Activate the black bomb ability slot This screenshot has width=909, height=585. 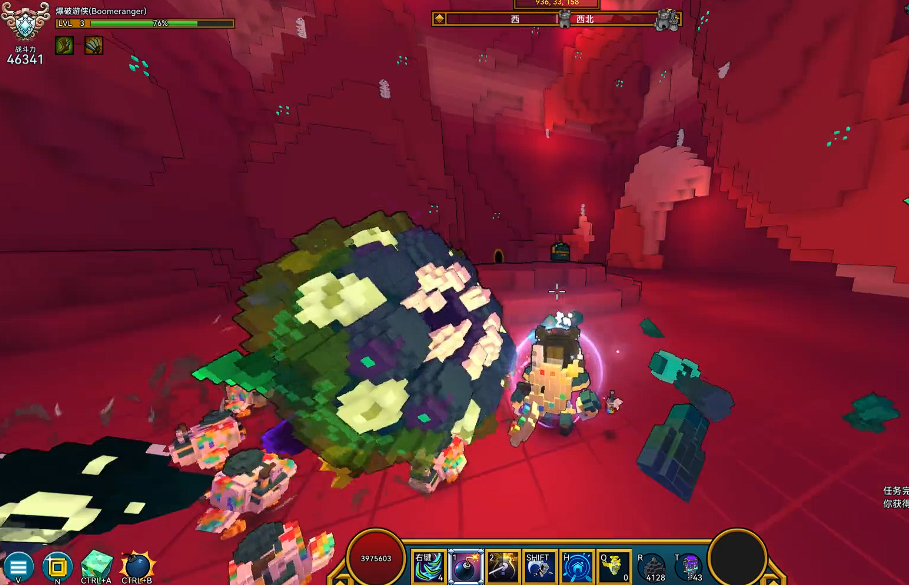pyautogui.click(x=466, y=567)
